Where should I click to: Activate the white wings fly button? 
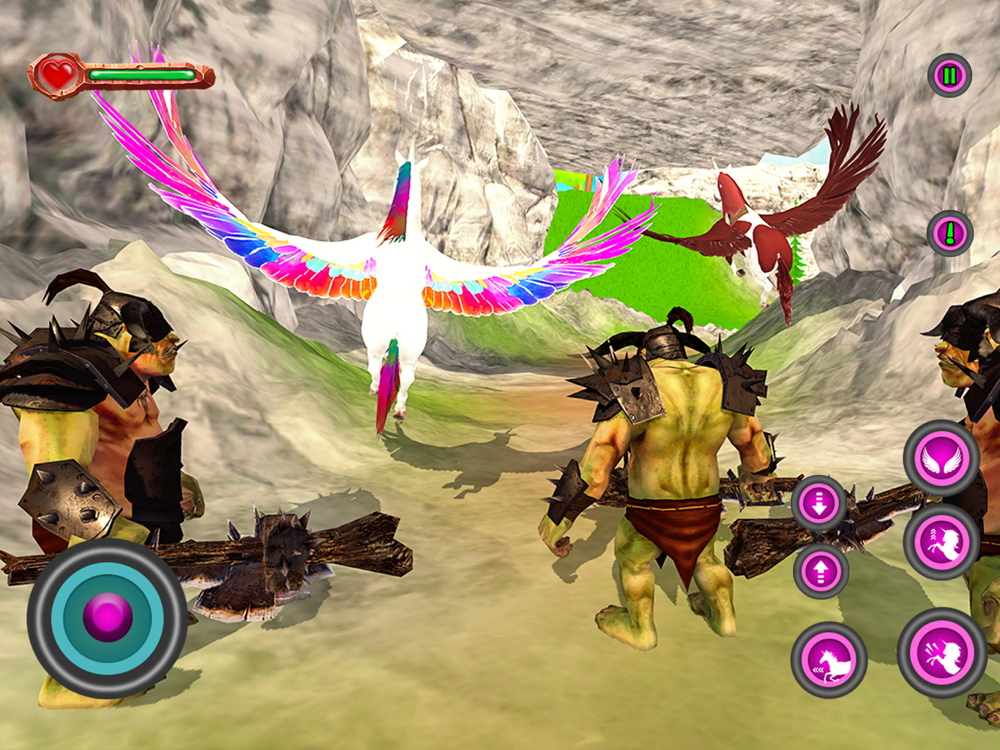(941, 458)
